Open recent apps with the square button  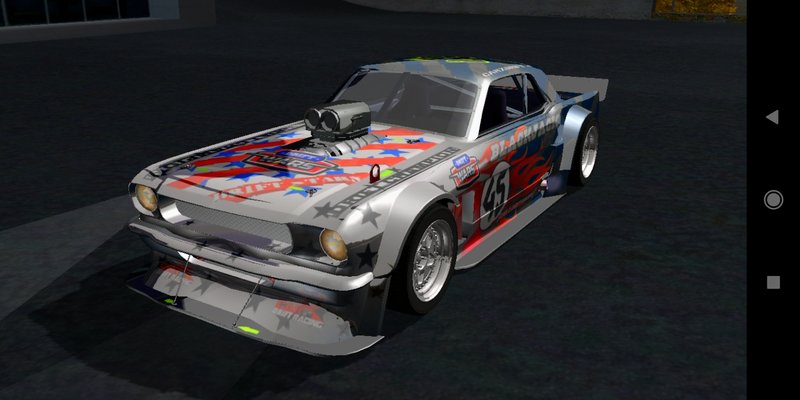(773, 283)
